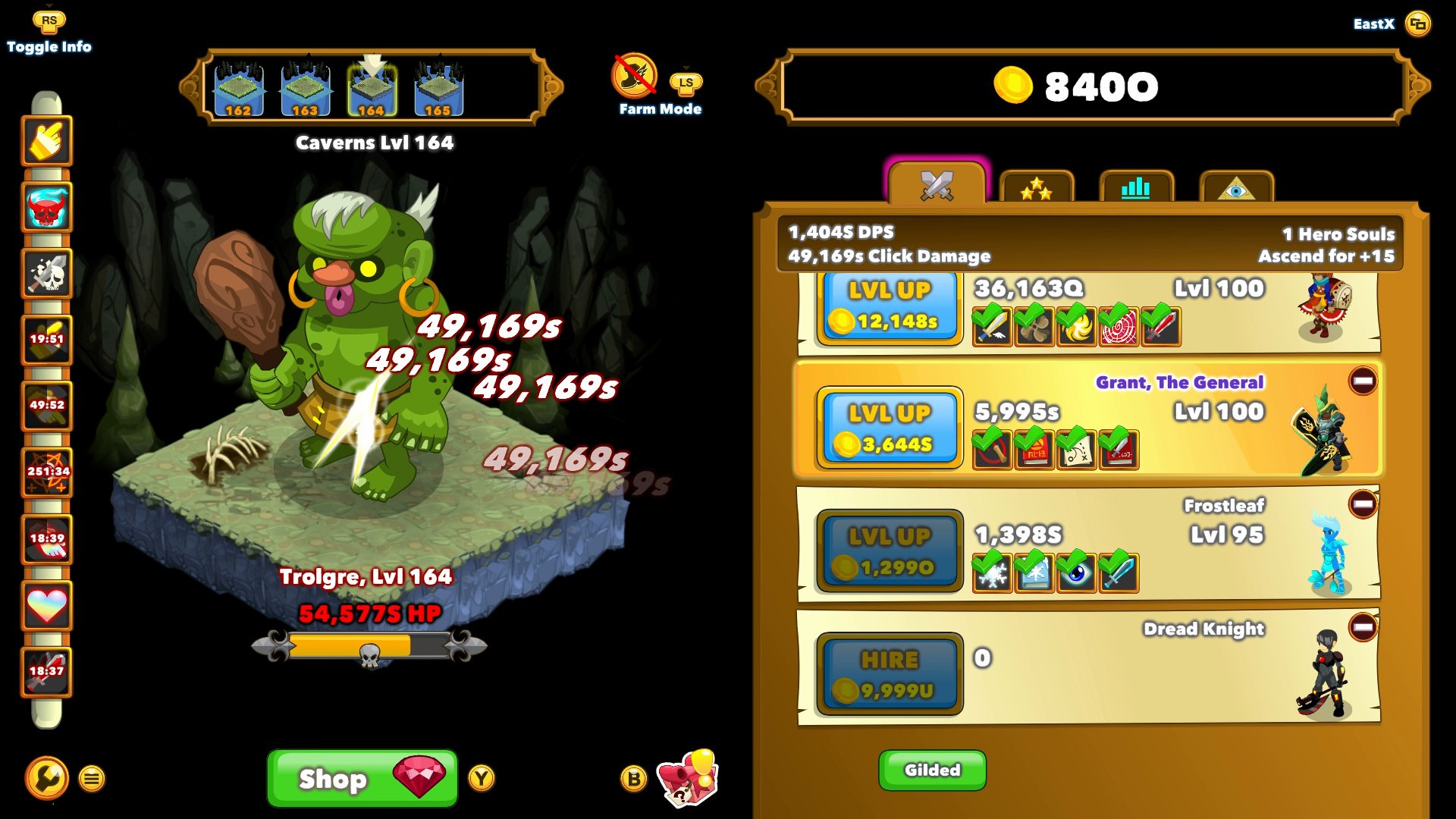This screenshot has height=819, width=1456.
Task: Collapse Grant, The General's hero row
Action: (x=1362, y=381)
